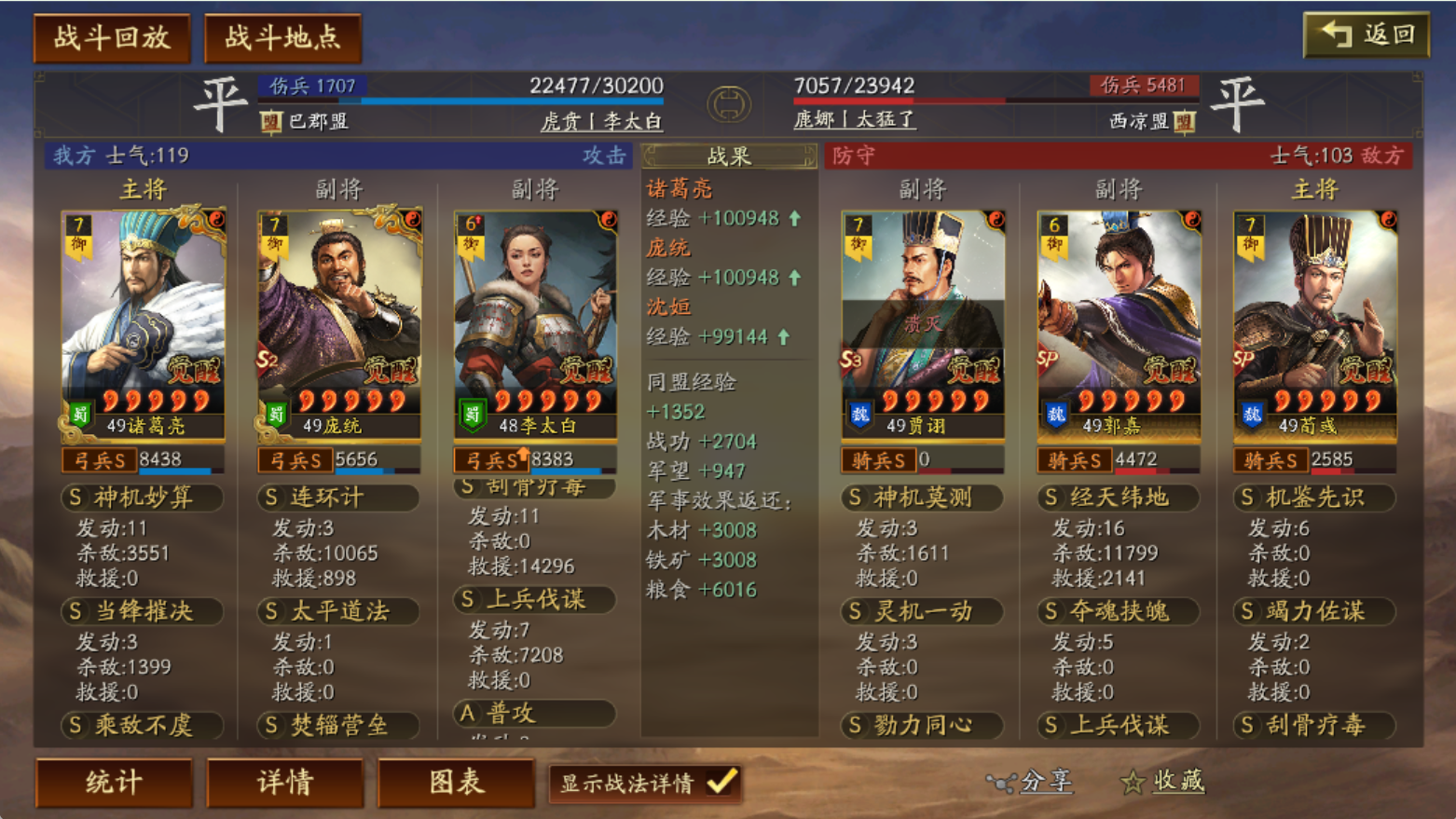Add report to favorites with 收藏

1164,782
